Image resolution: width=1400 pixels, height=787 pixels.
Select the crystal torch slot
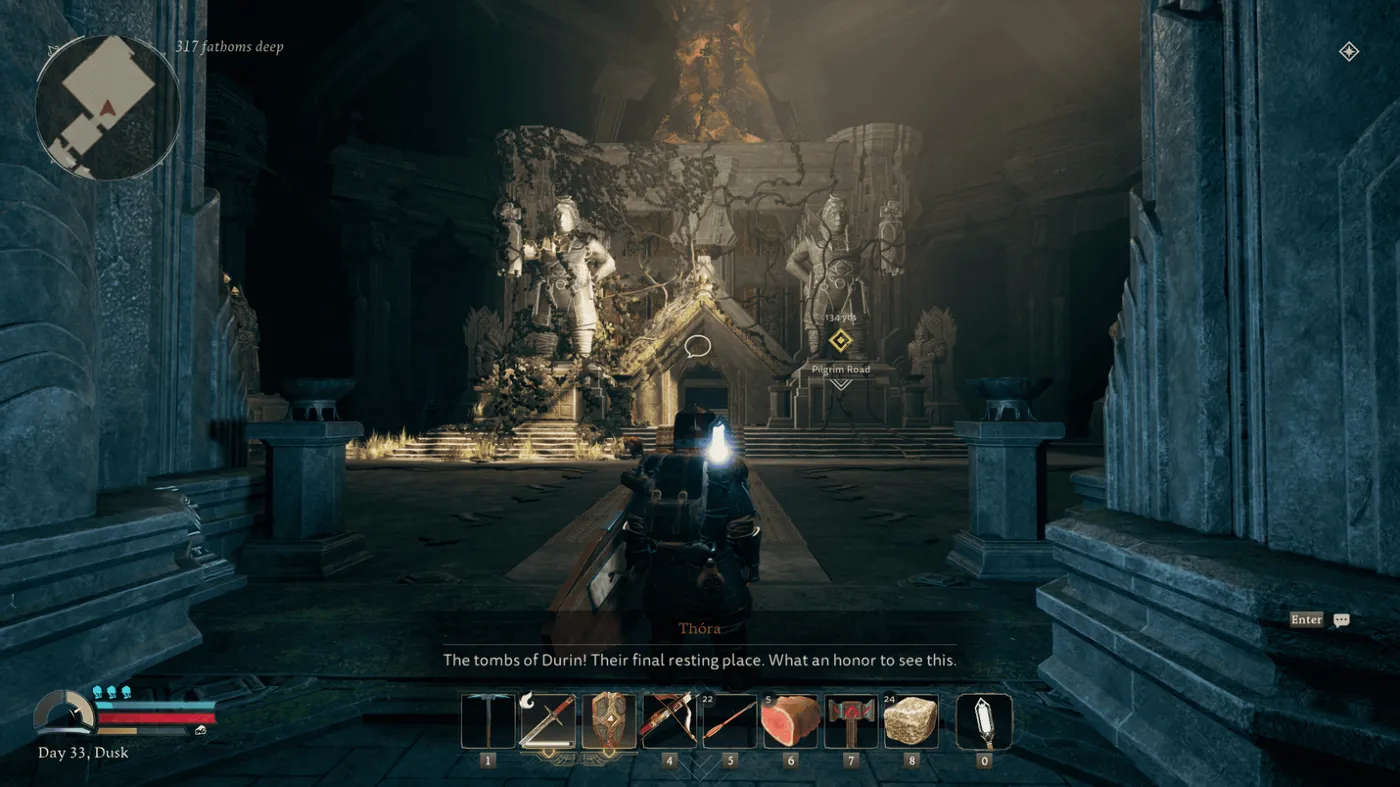click(x=984, y=721)
